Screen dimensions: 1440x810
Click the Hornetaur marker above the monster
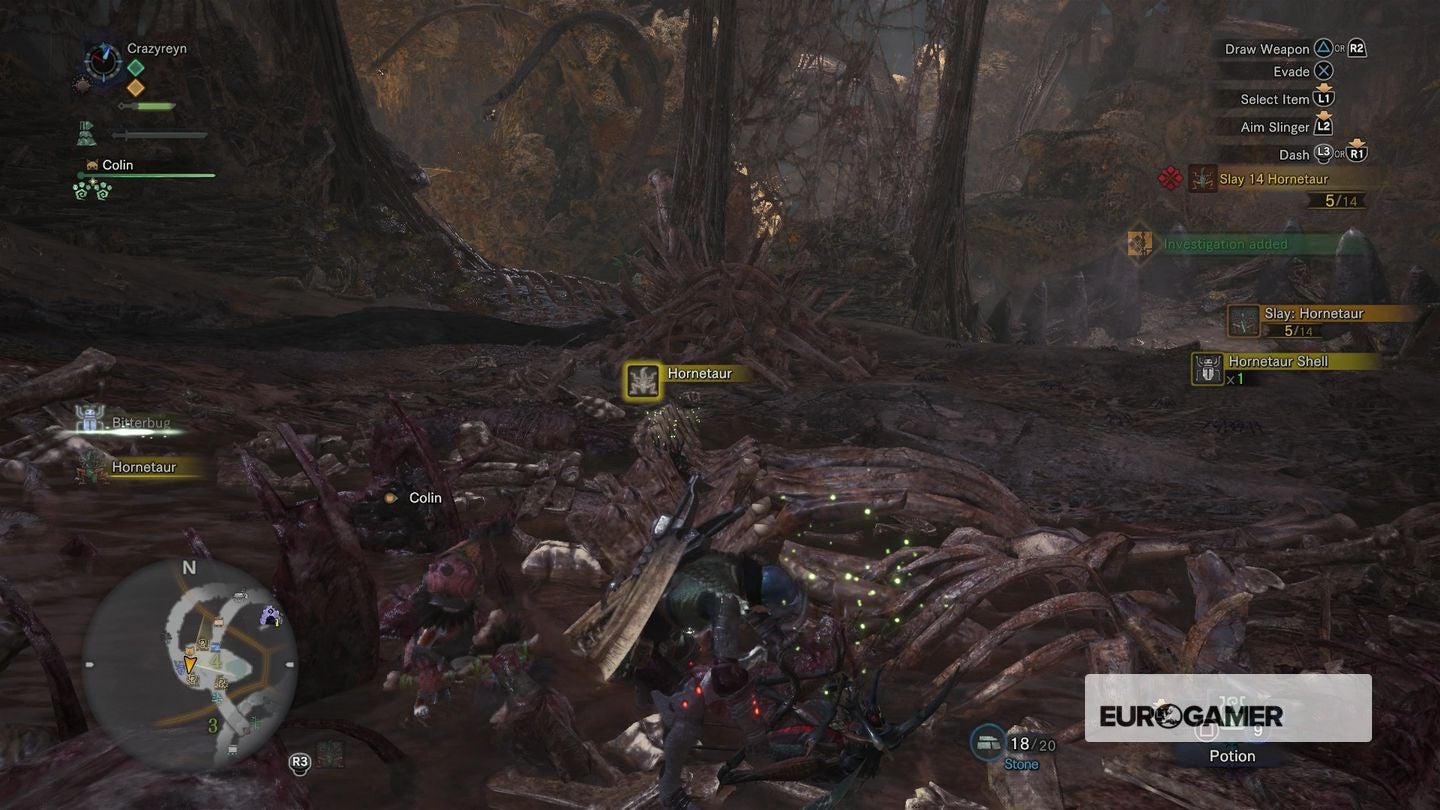pyautogui.click(x=642, y=380)
